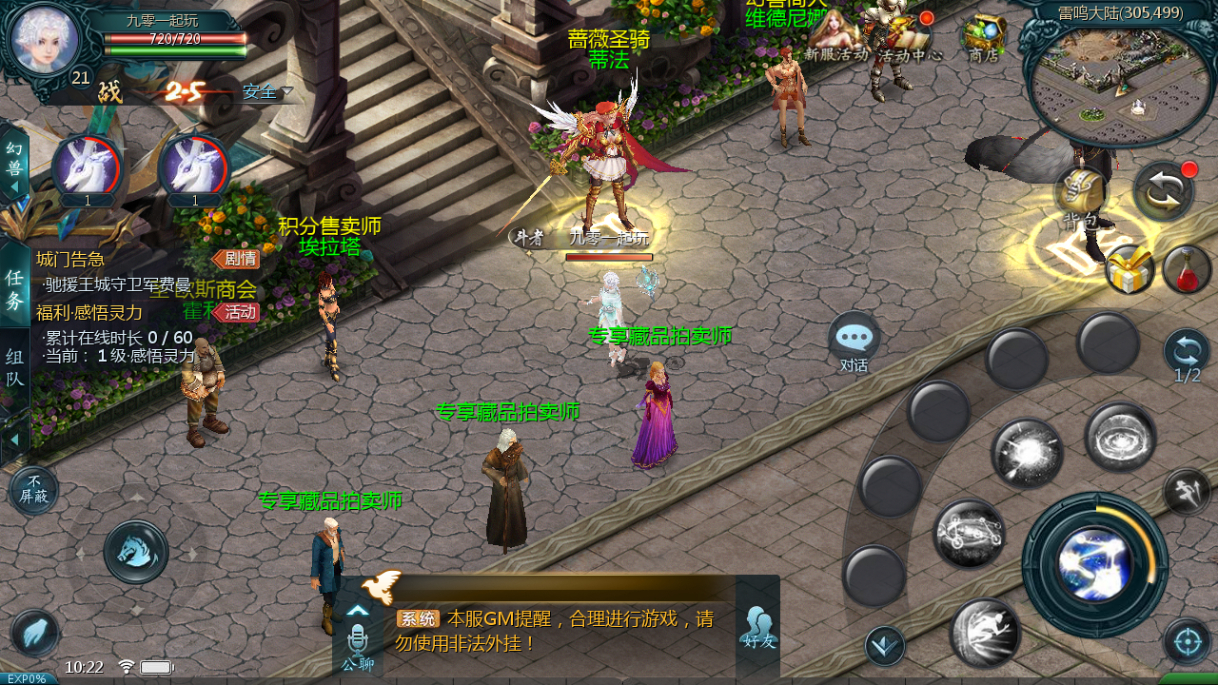
Task: Switch to the 组队 team tab
Action: click(x=15, y=367)
